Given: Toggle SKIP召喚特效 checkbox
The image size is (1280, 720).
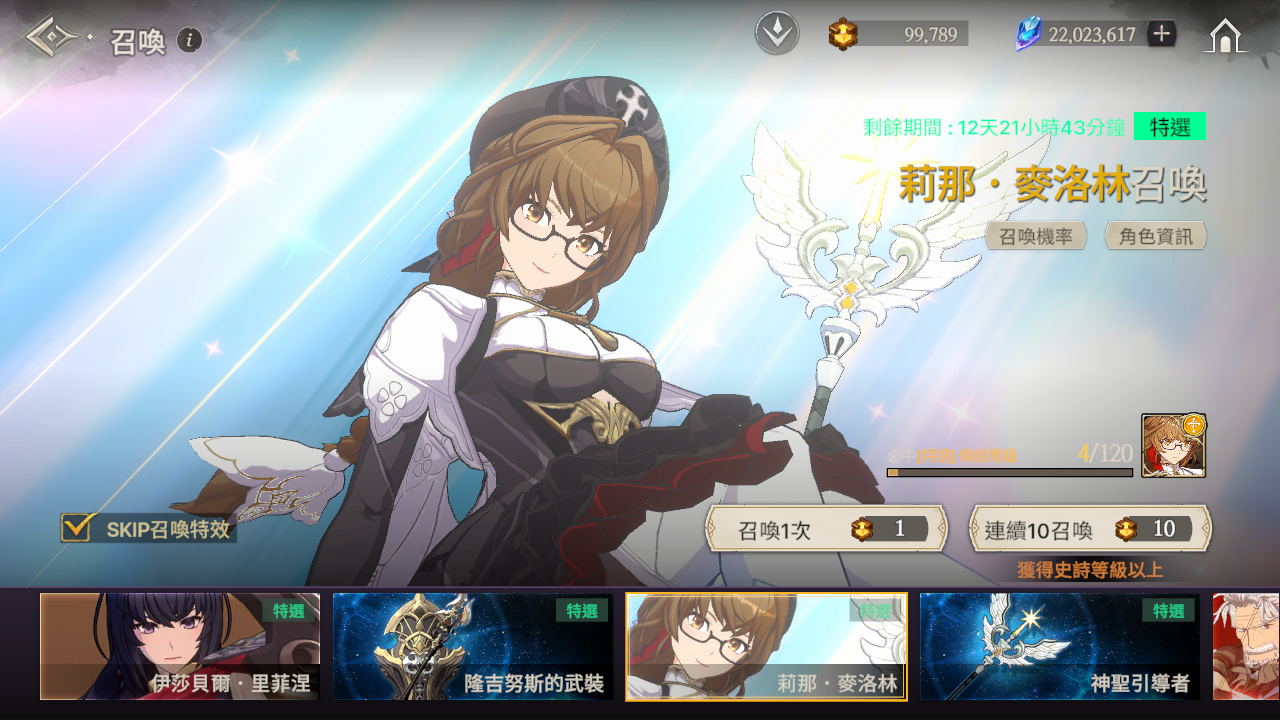Looking at the screenshot, I should [x=77, y=528].
